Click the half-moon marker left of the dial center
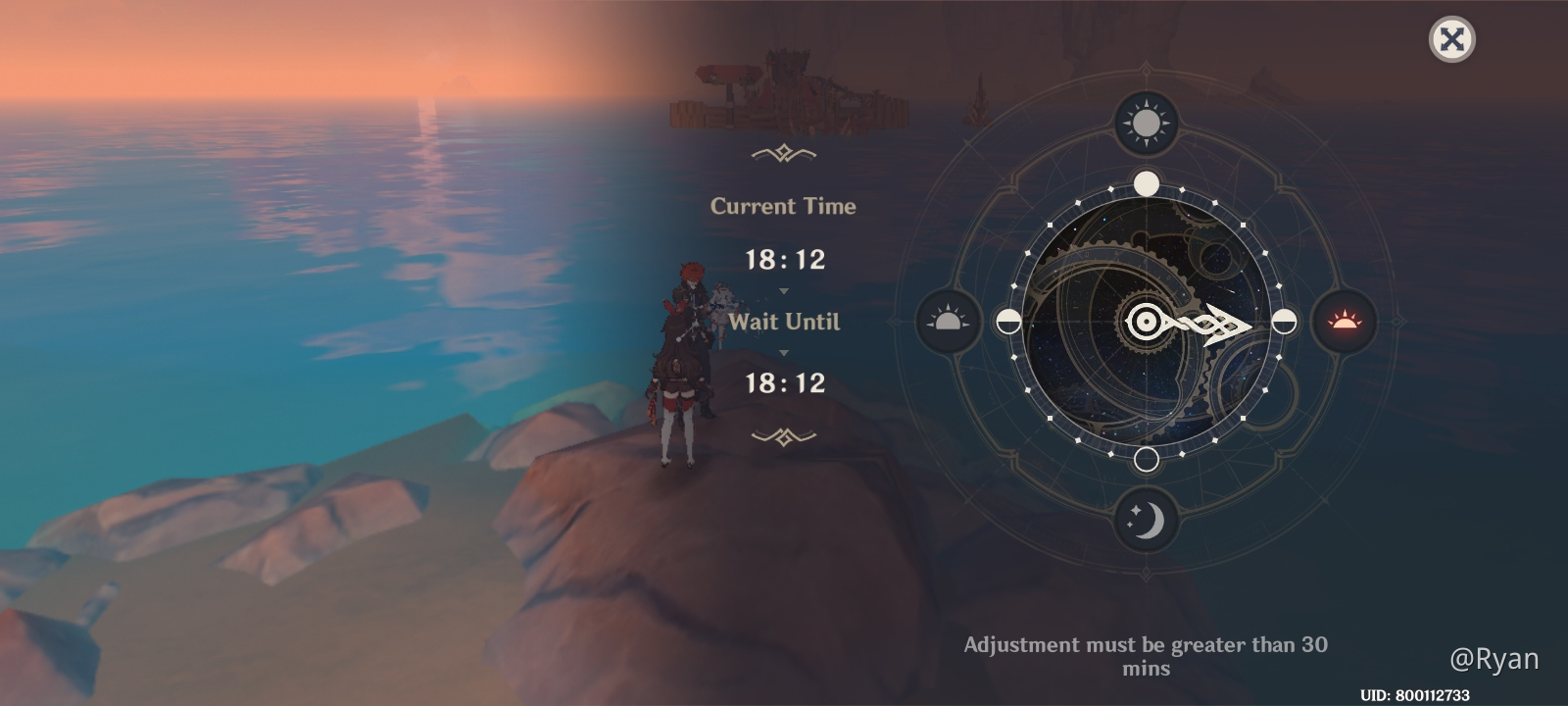This screenshot has height=706, width=1568. coord(1008,322)
